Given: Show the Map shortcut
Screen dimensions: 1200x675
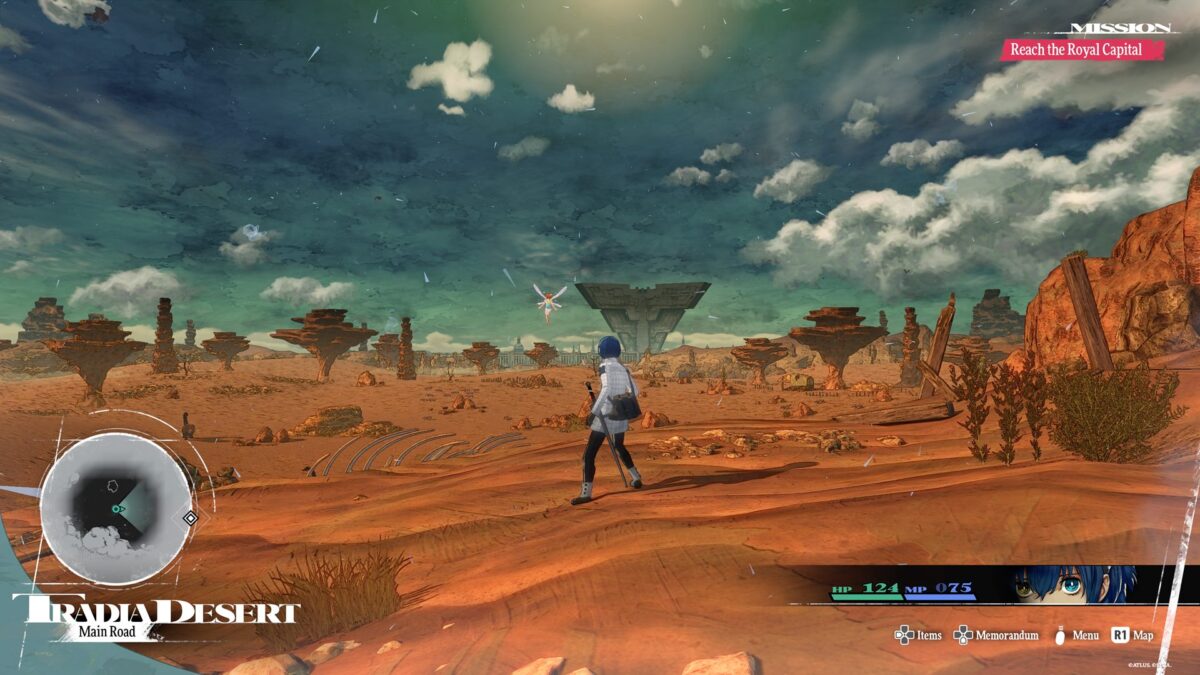Looking at the screenshot, I should tap(1132, 635).
